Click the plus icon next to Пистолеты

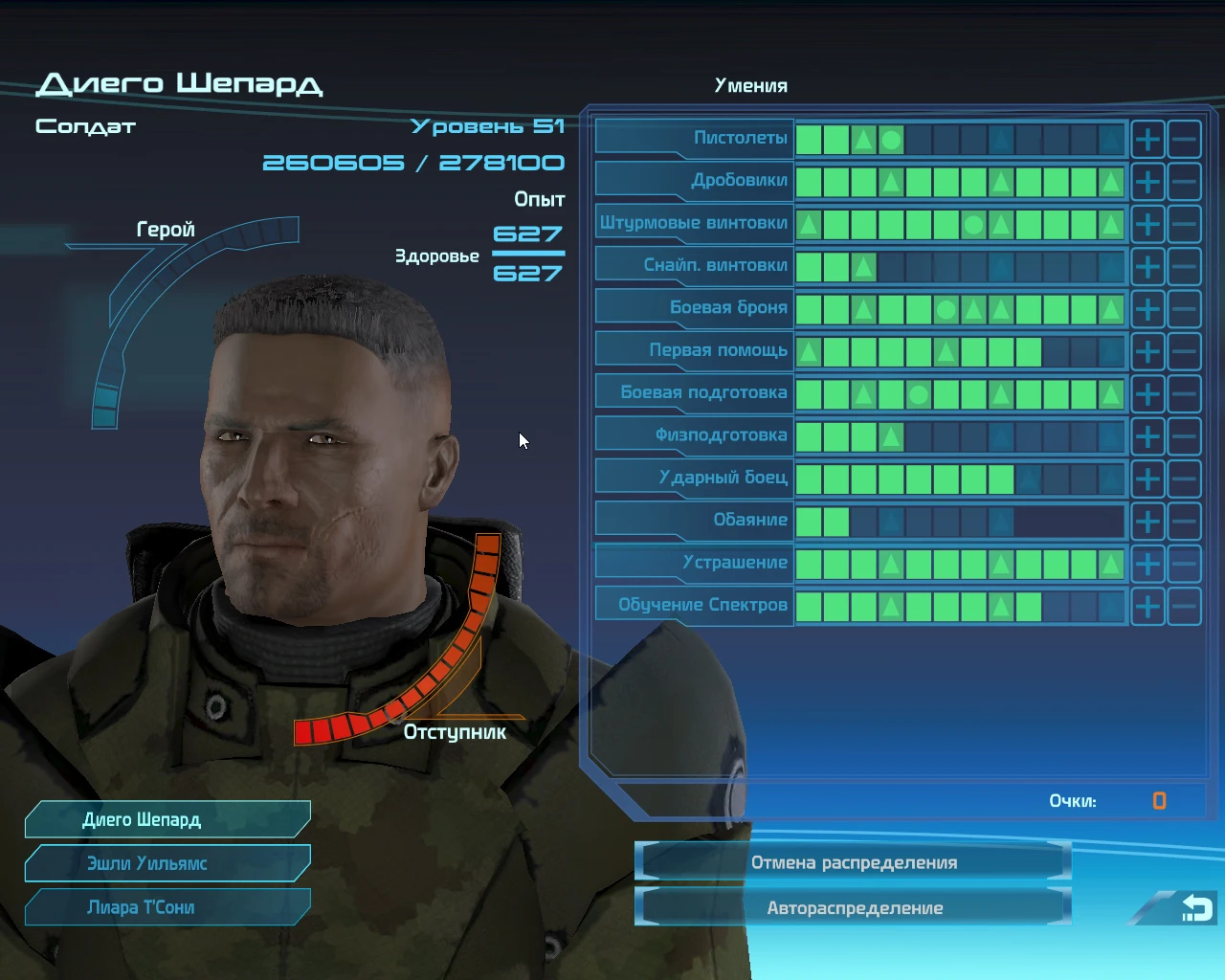click(1147, 139)
